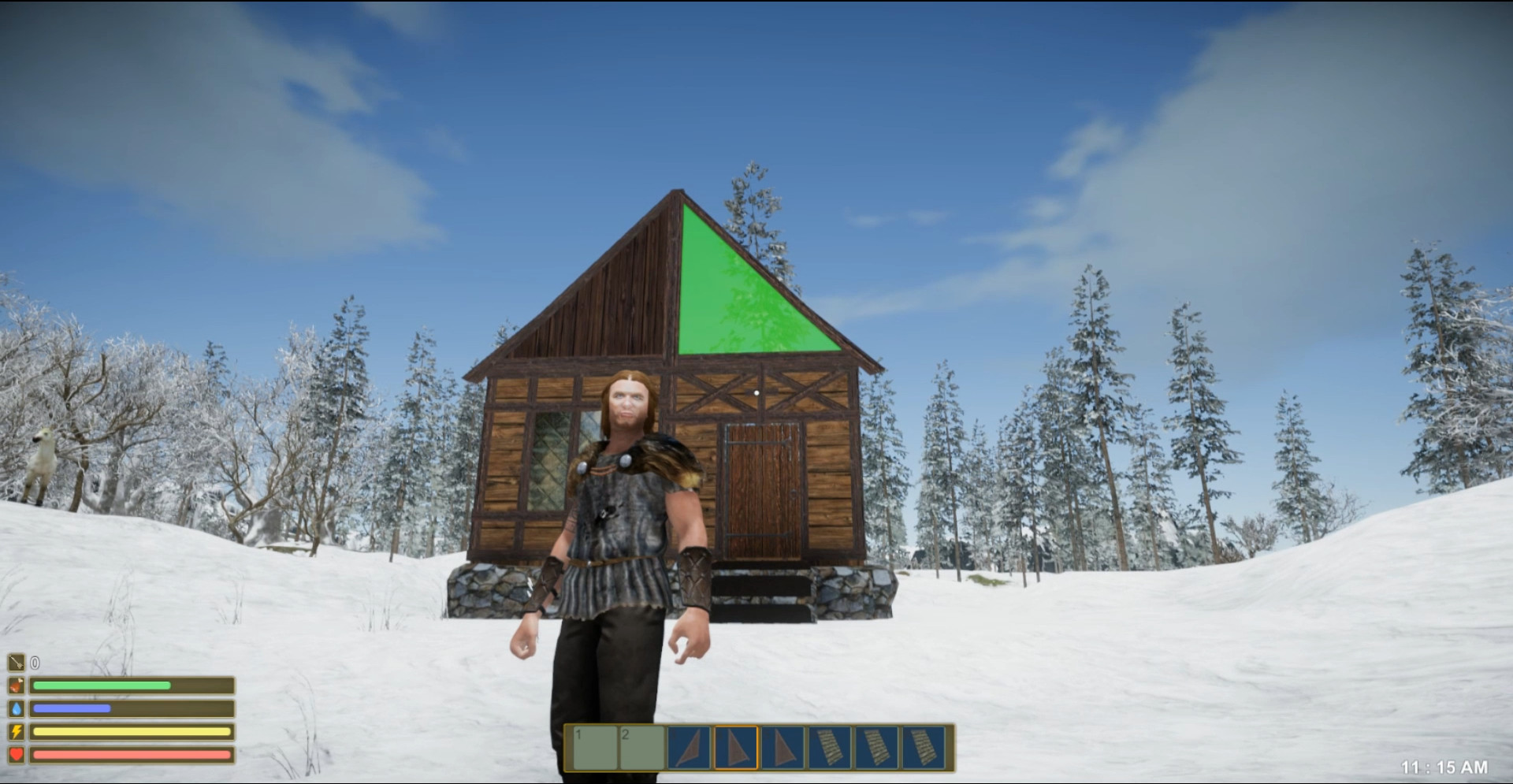
Task: Click the blue thirst bar
Action: (71, 708)
